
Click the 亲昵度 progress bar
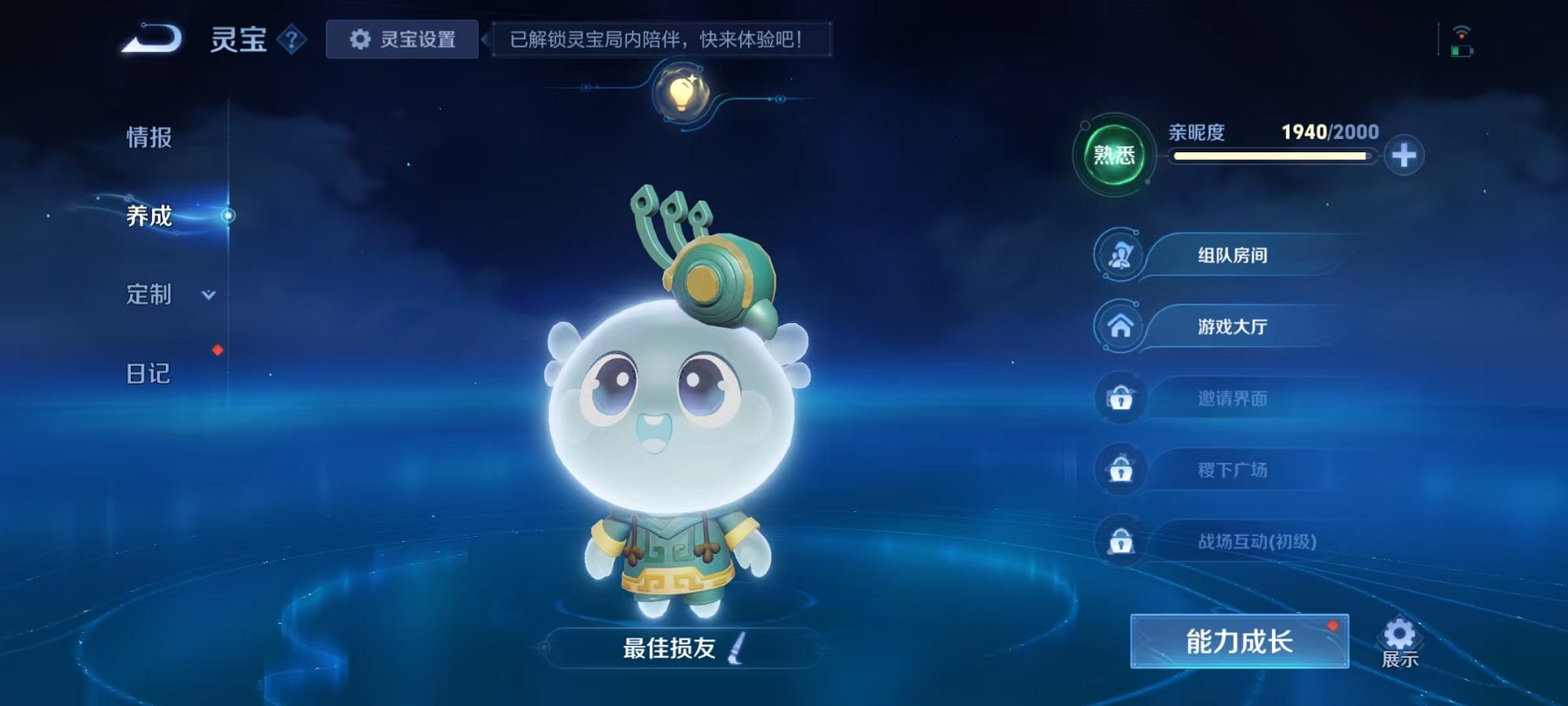pyautogui.click(x=1272, y=157)
